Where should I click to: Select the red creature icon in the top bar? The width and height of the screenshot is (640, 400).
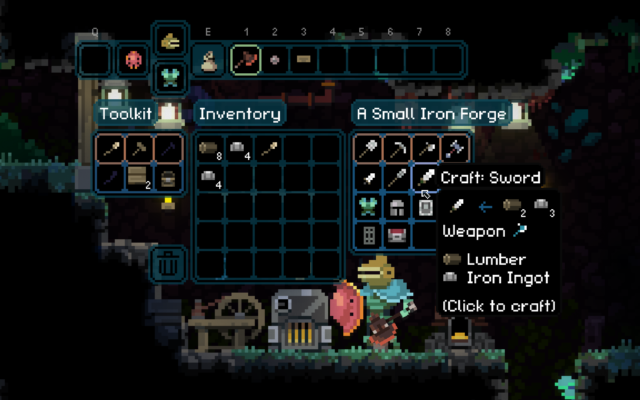(133, 59)
